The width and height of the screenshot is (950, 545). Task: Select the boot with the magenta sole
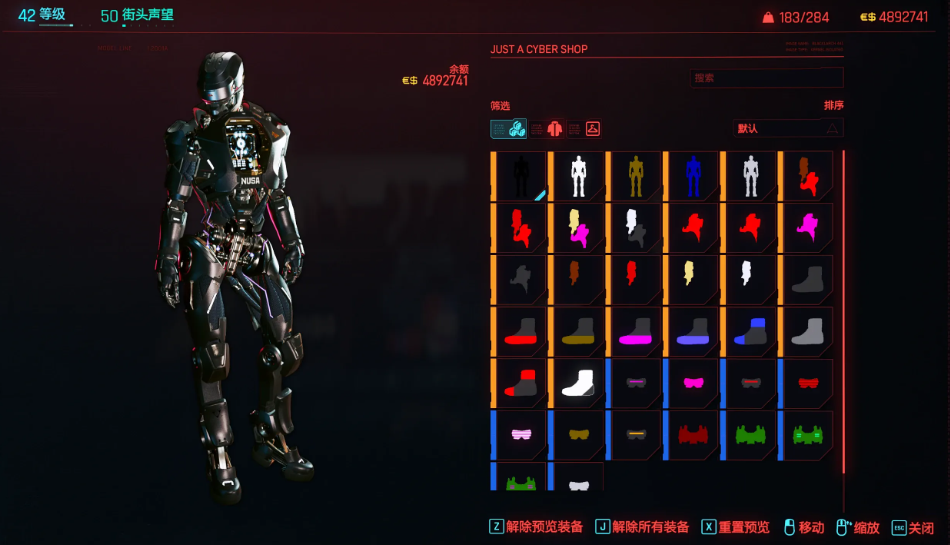[636, 332]
